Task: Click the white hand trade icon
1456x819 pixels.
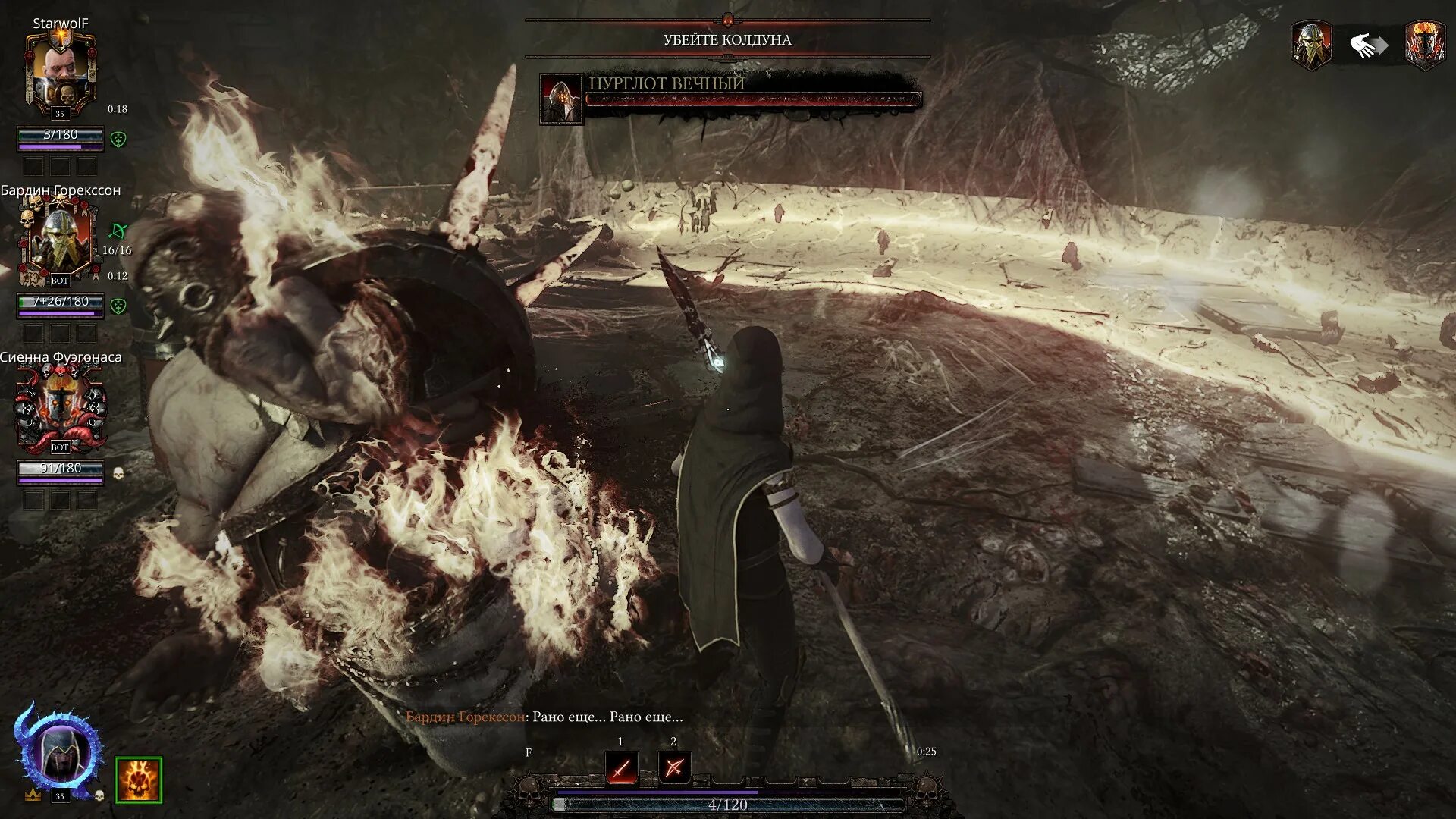Action: coord(1367,46)
